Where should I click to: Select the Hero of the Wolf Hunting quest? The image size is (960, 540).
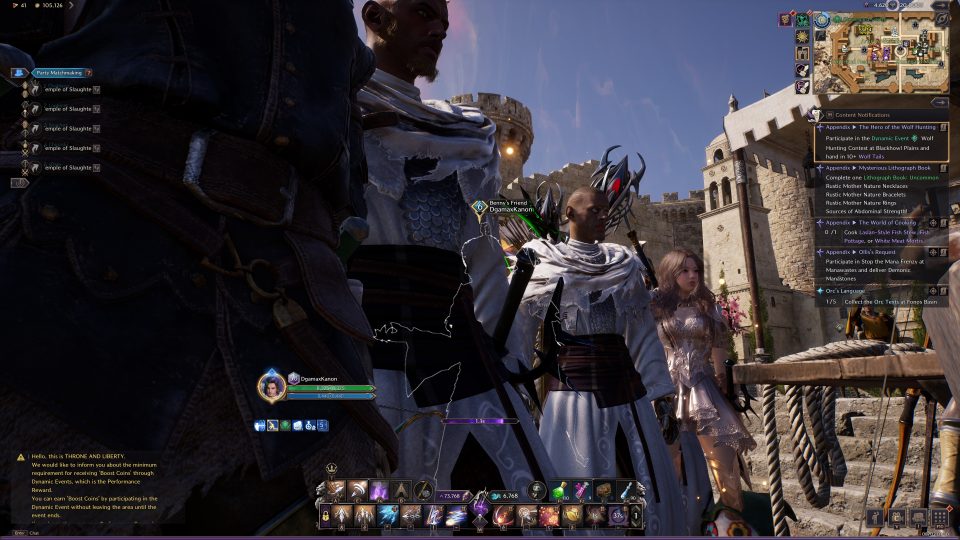click(880, 129)
